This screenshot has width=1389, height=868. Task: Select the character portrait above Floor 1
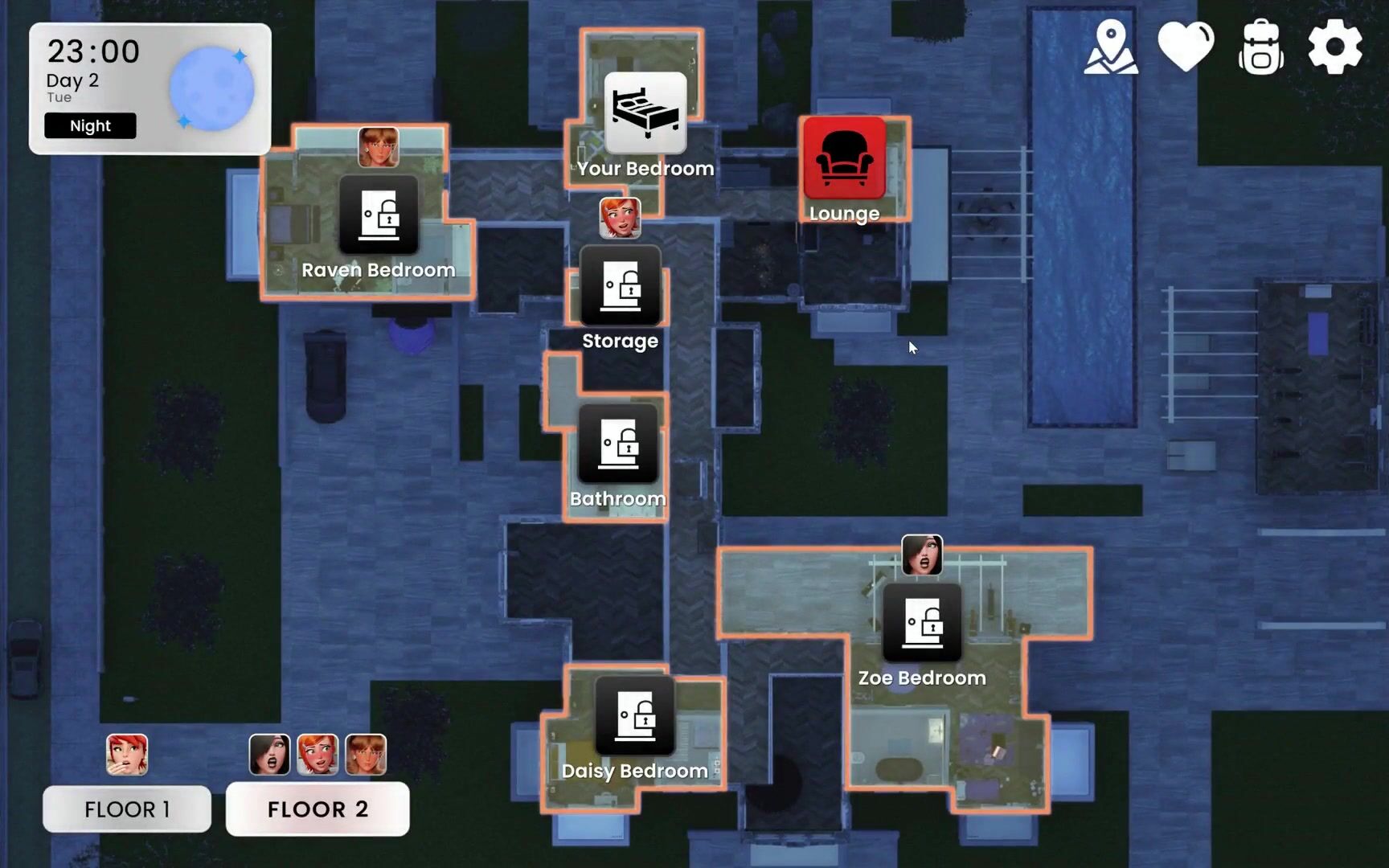point(127,755)
